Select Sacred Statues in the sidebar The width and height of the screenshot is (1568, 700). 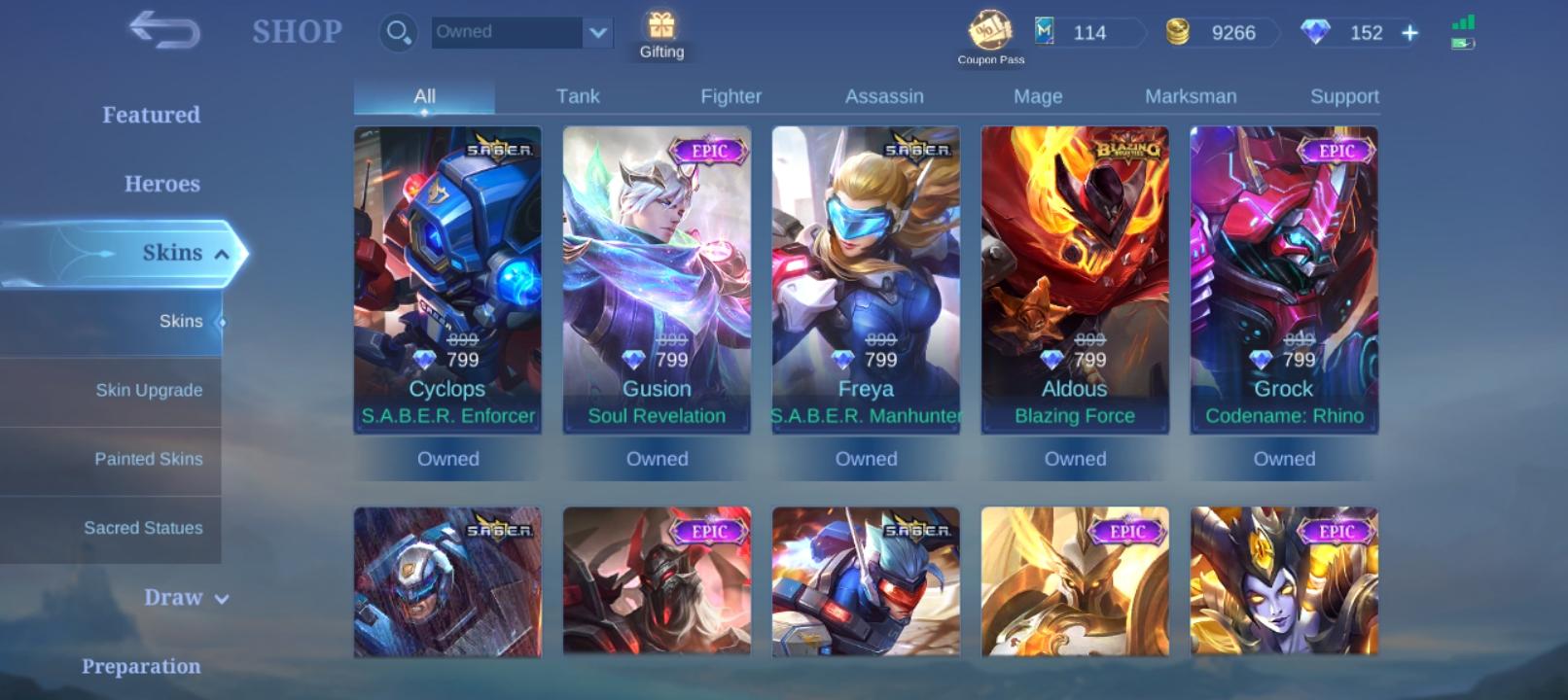(x=142, y=528)
